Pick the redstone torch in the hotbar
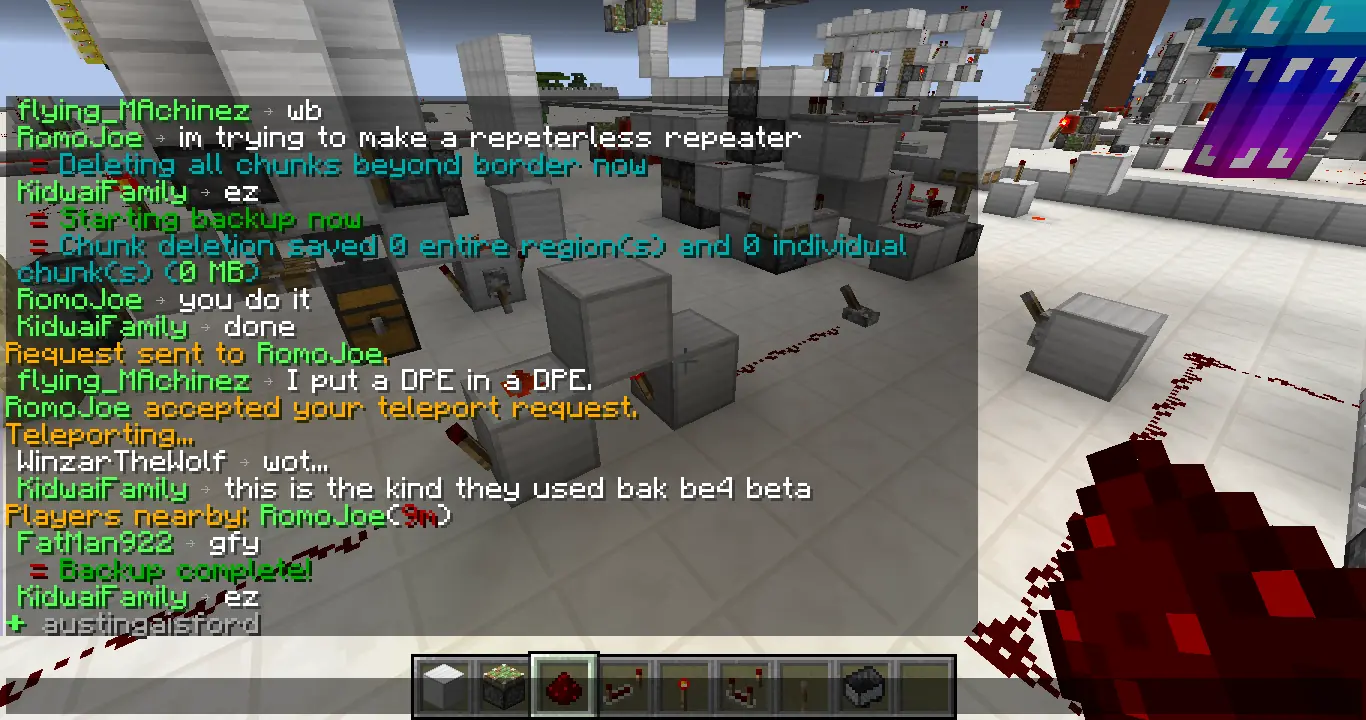The image size is (1366, 720). coord(684,687)
